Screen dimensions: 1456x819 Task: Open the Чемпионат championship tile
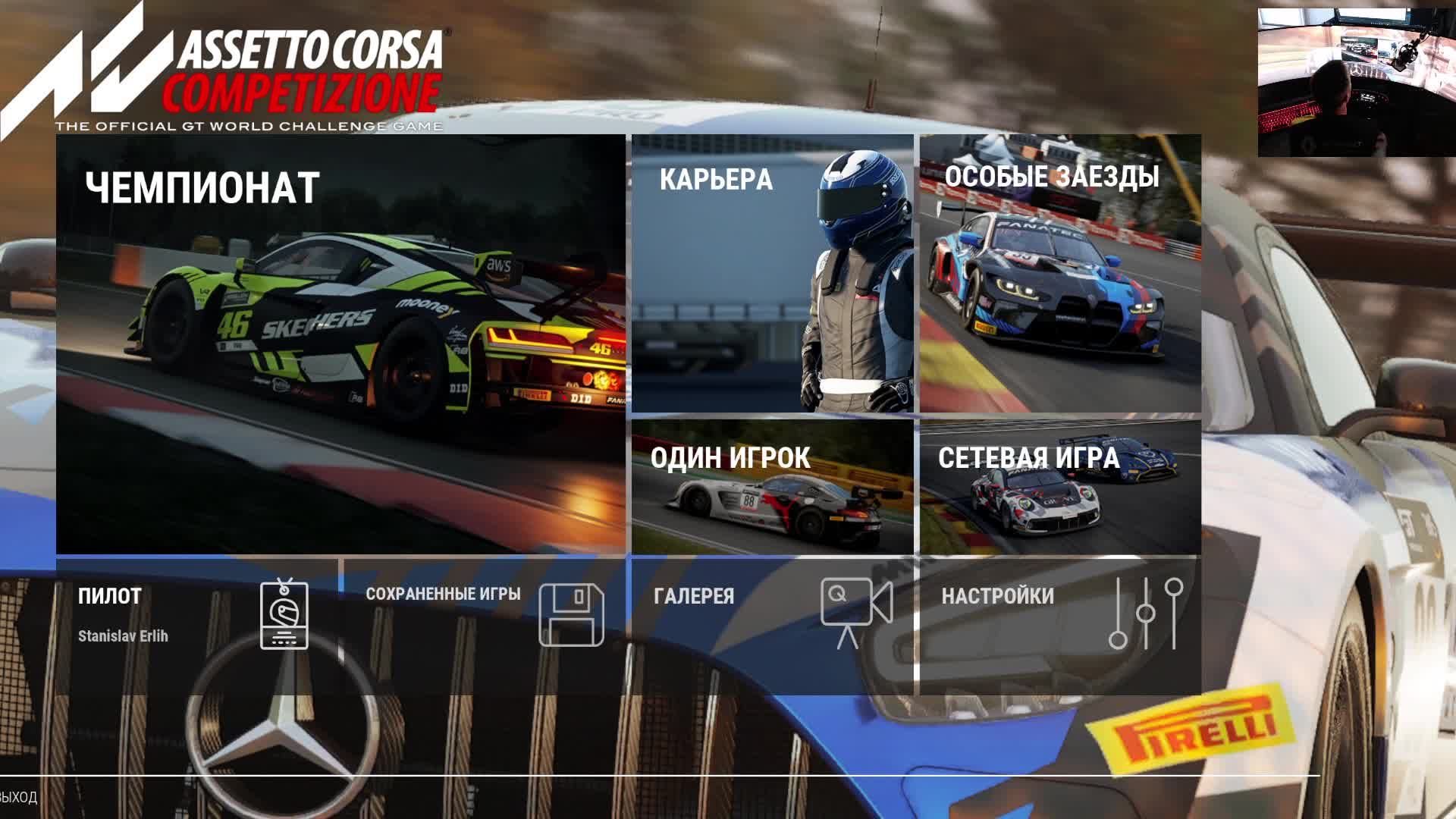340,344
